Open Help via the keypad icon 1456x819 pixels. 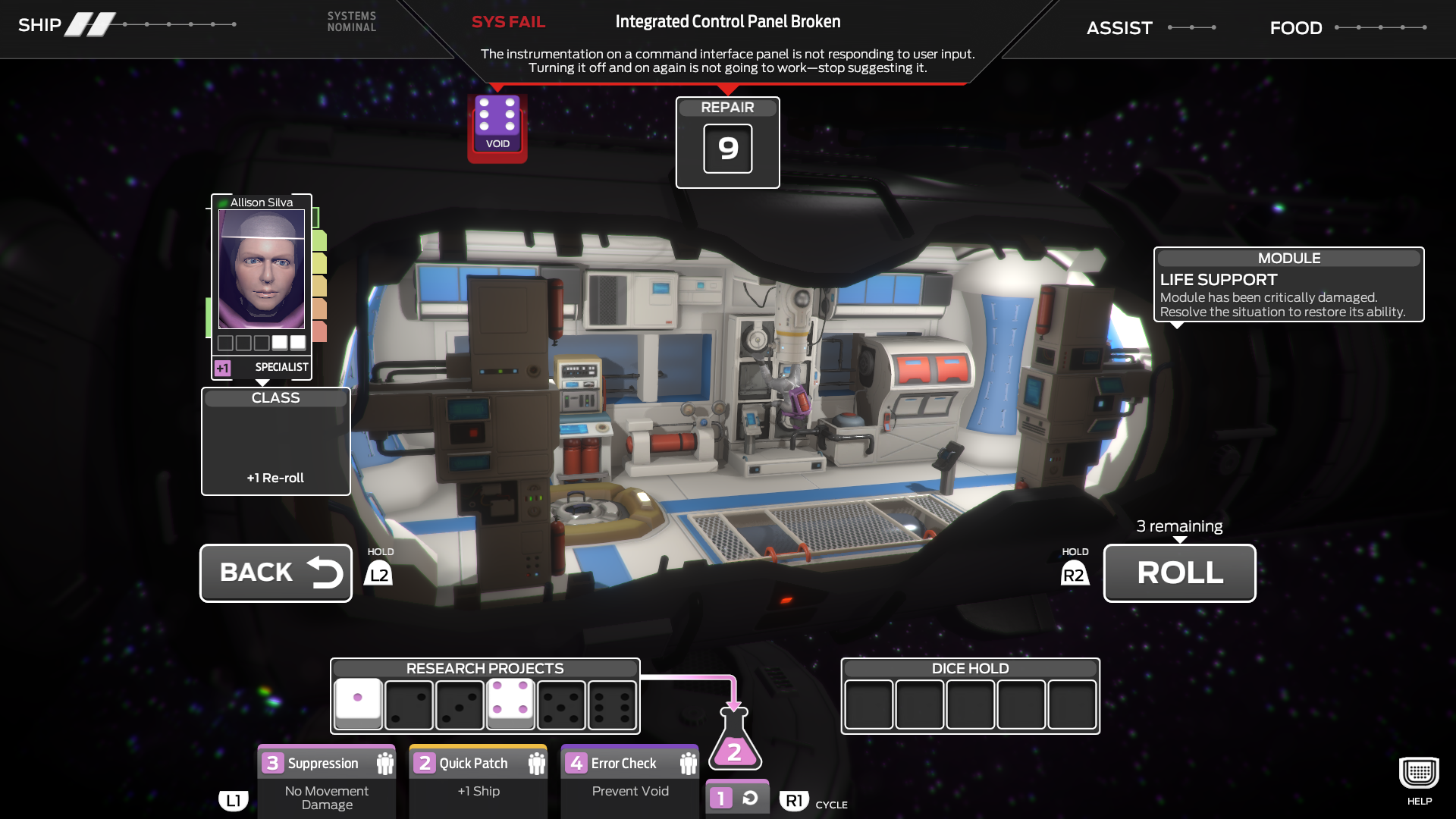(x=1417, y=772)
